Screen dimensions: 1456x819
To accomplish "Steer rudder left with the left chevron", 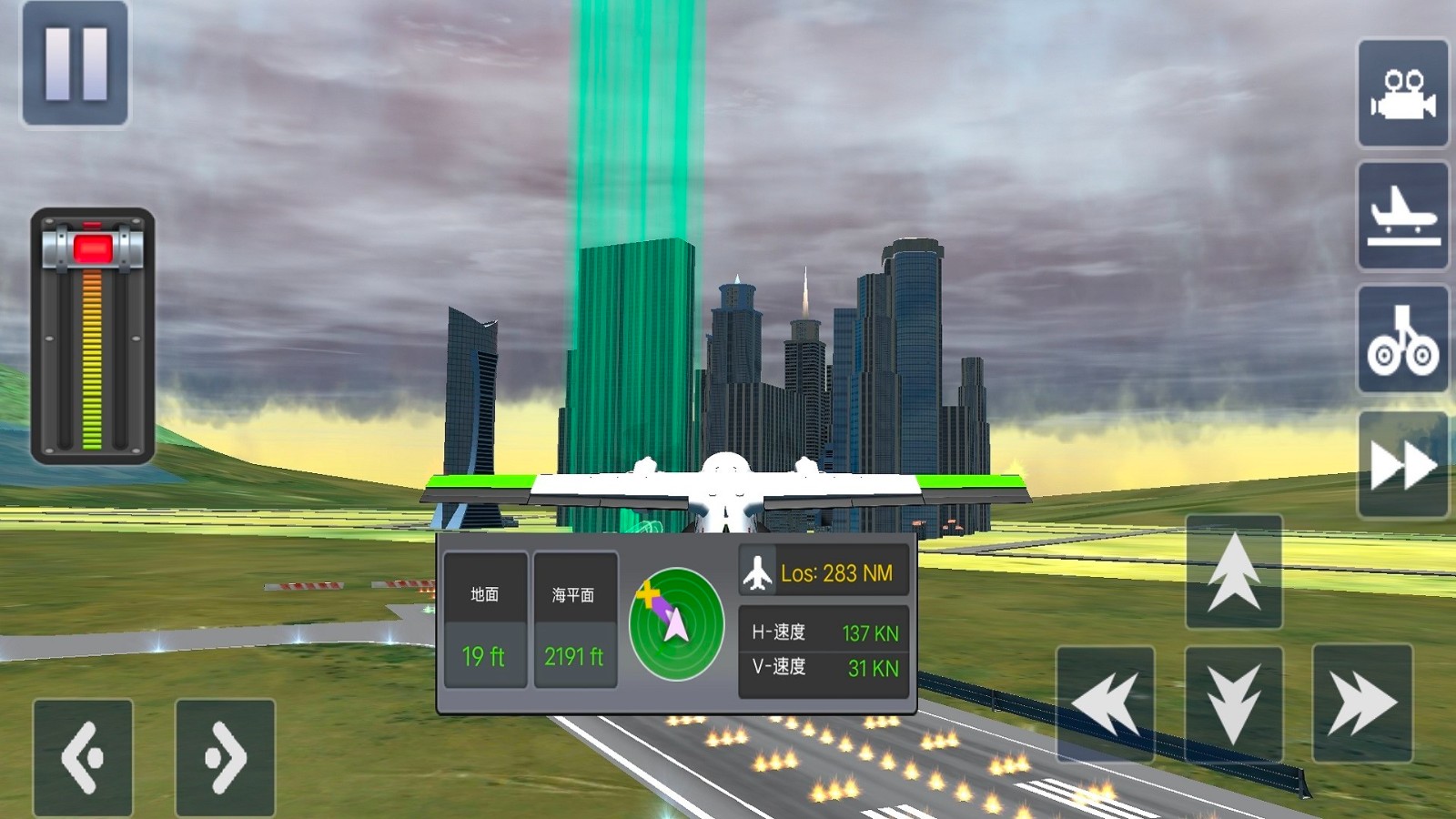I will click(x=83, y=757).
